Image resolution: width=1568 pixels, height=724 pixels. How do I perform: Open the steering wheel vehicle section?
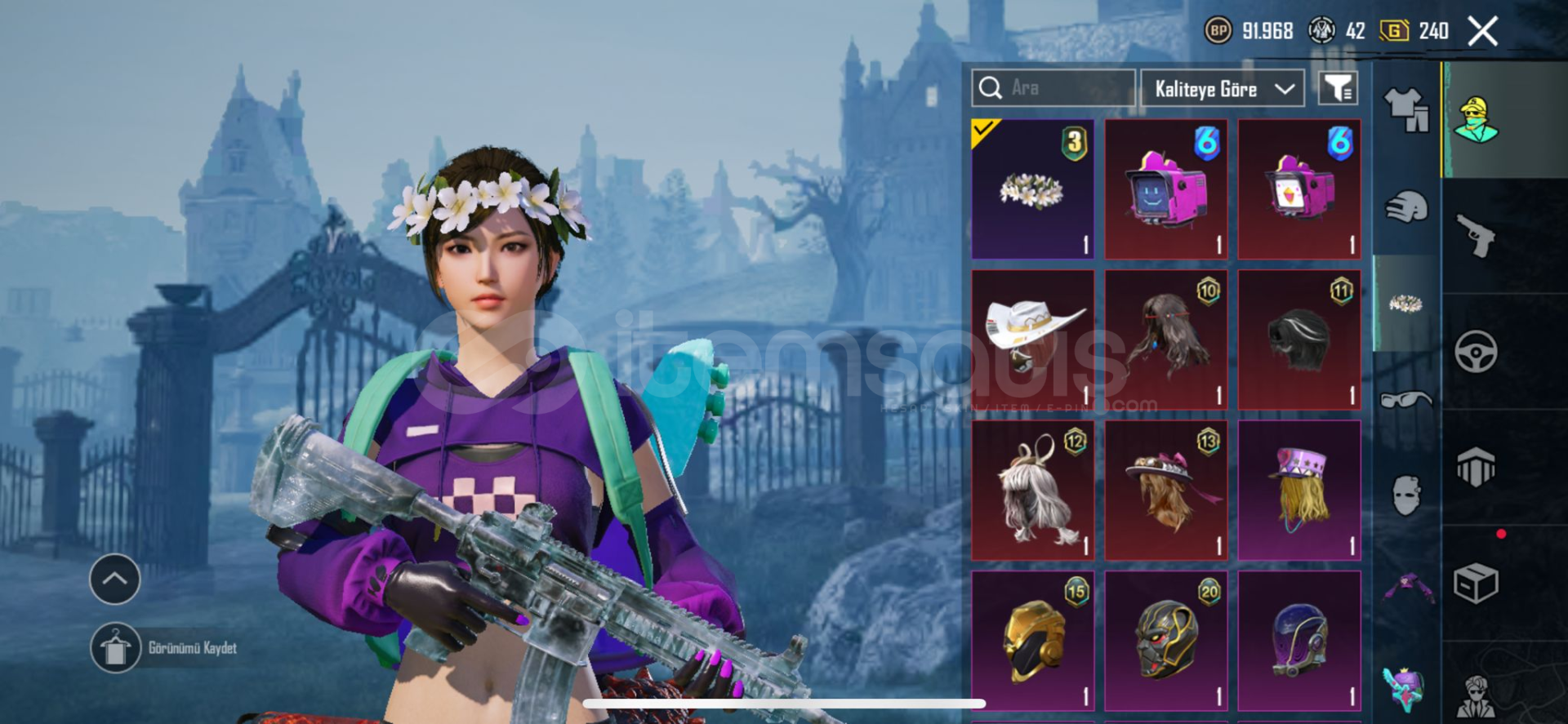[1477, 352]
